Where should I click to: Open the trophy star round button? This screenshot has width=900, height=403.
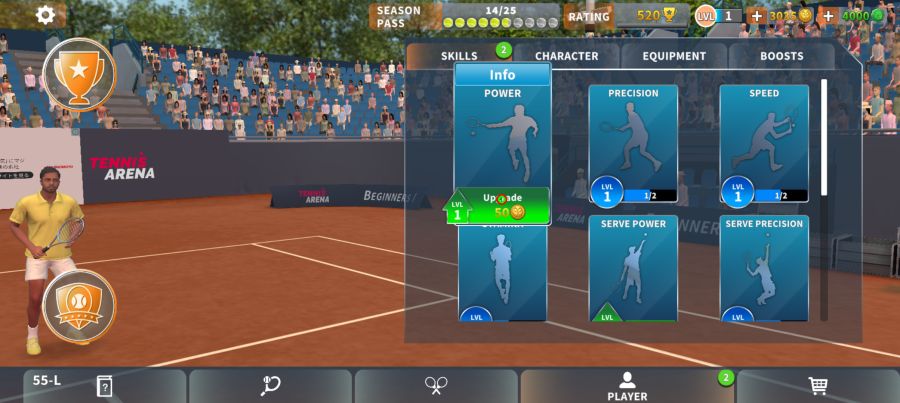(78, 72)
